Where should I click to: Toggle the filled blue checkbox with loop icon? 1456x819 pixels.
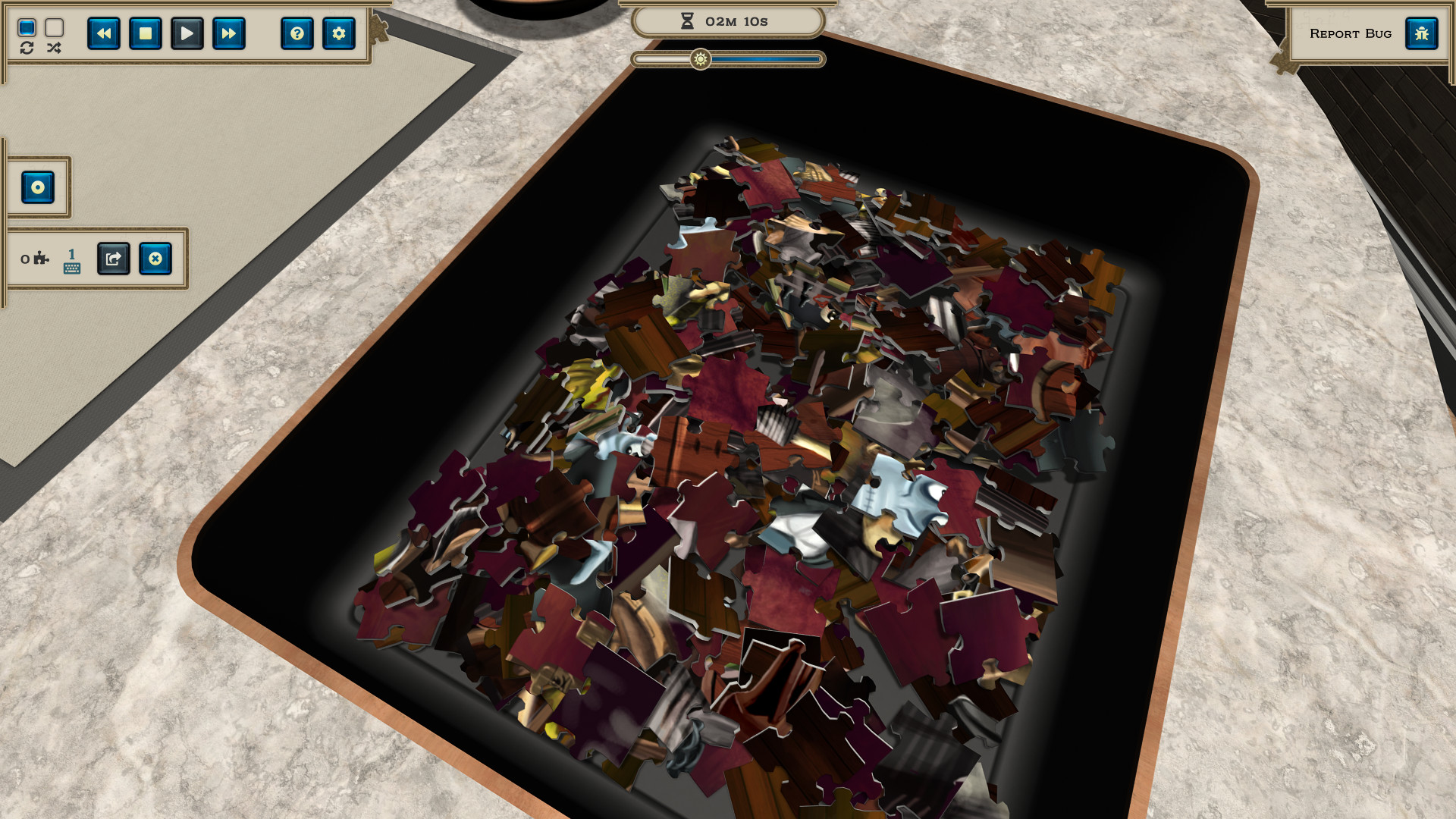[x=27, y=29]
